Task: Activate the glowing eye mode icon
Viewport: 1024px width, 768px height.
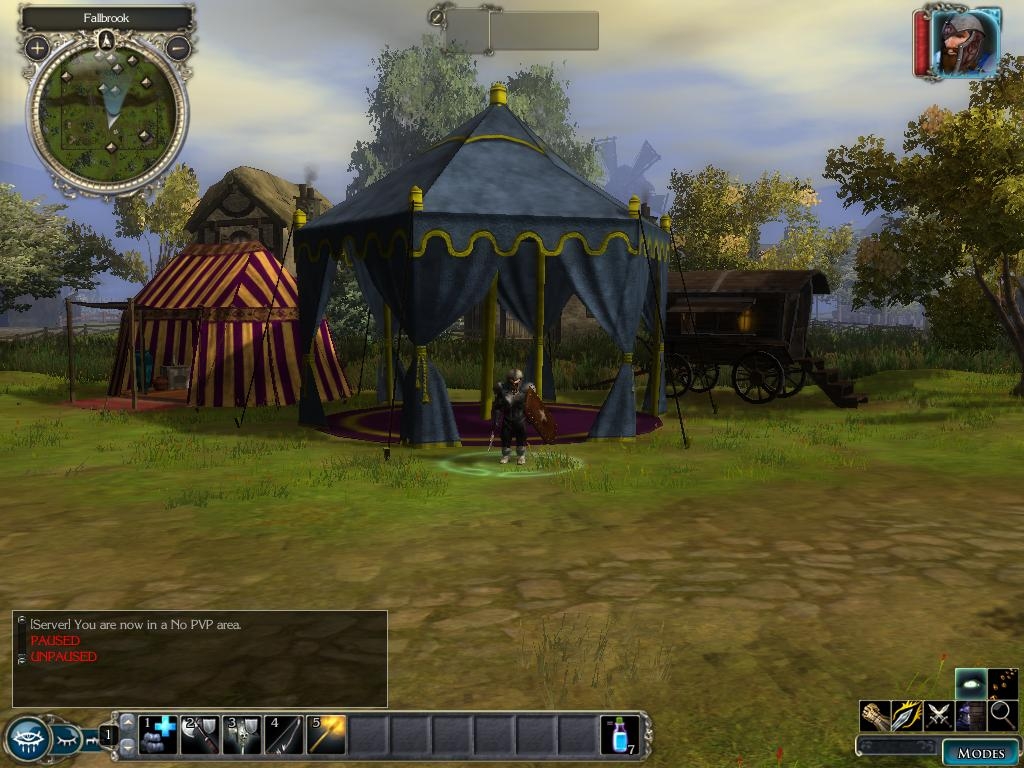Action: [971, 684]
